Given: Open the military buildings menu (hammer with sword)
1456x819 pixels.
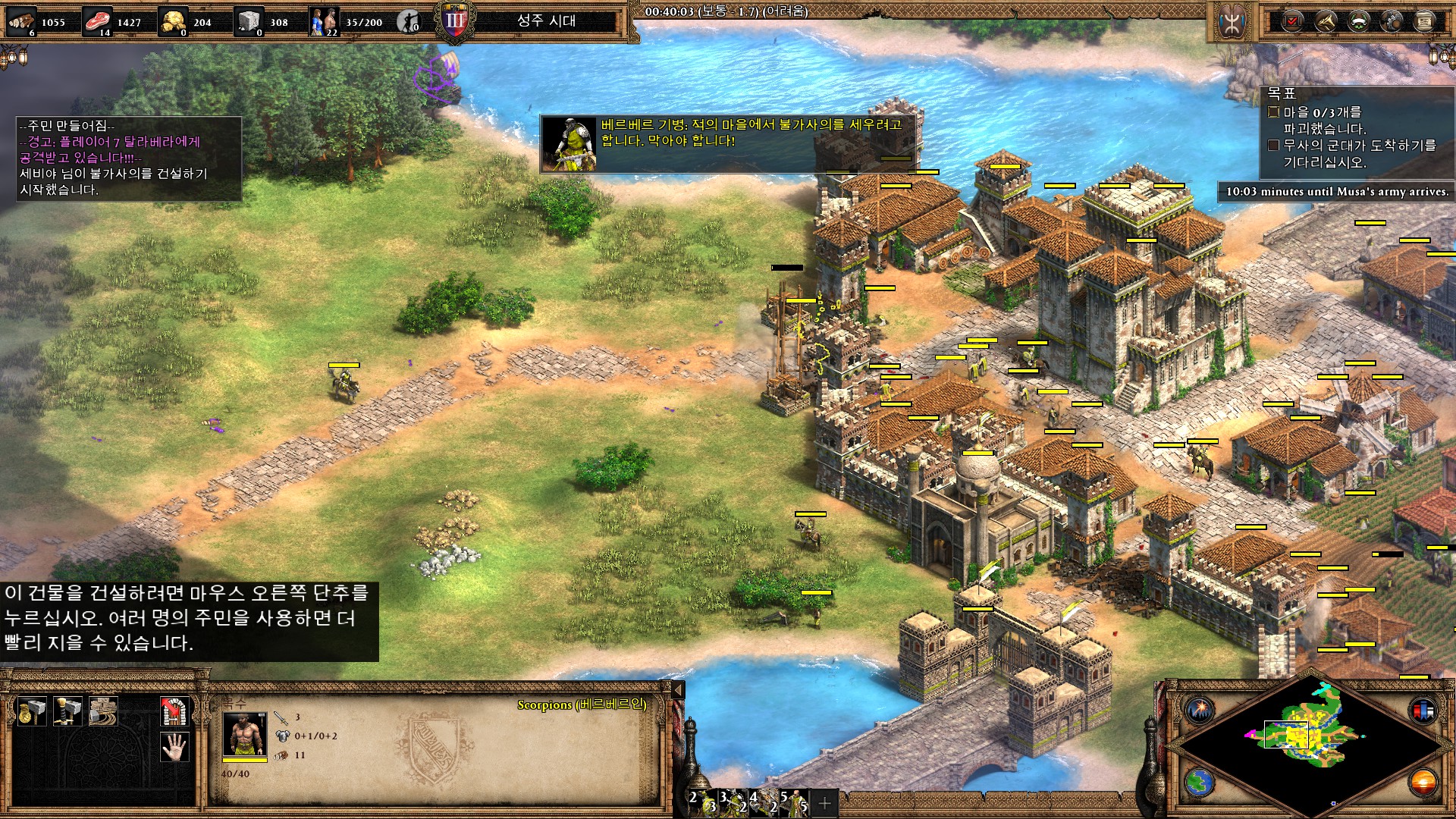Looking at the screenshot, I should (67, 711).
